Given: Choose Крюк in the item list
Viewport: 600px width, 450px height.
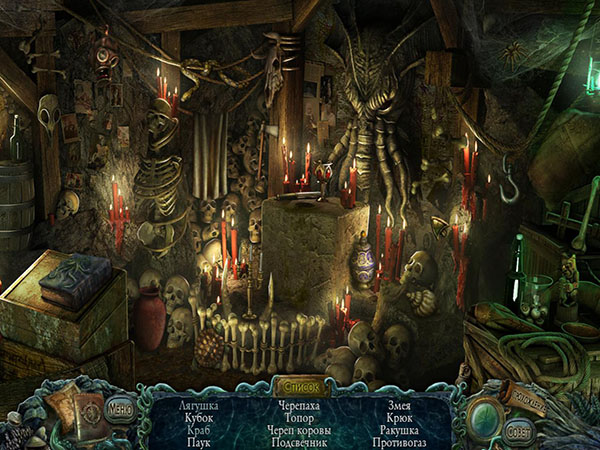Looking at the screenshot, I should click(400, 417).
